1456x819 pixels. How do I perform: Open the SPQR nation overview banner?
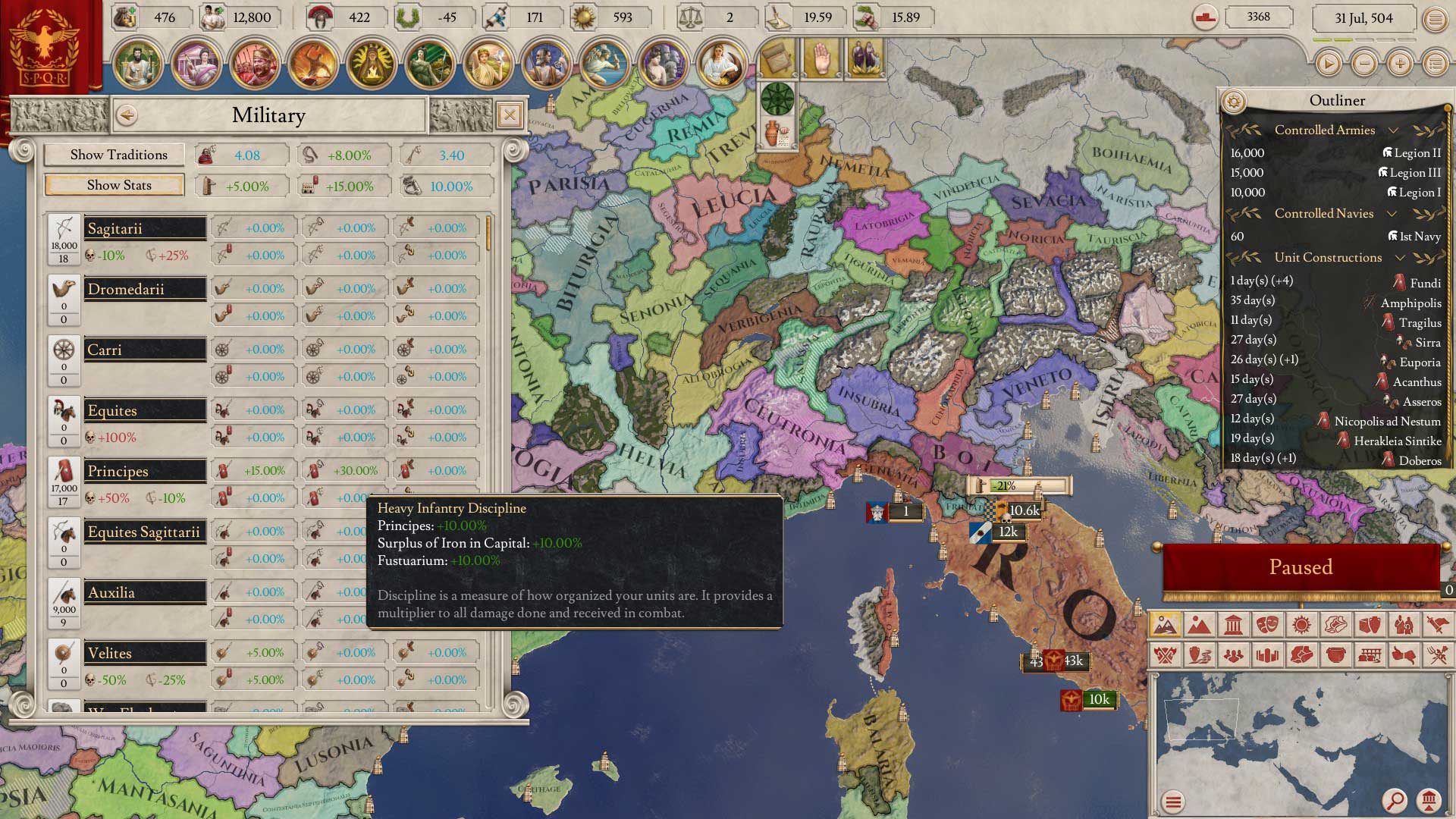click(x=47, y=47)
